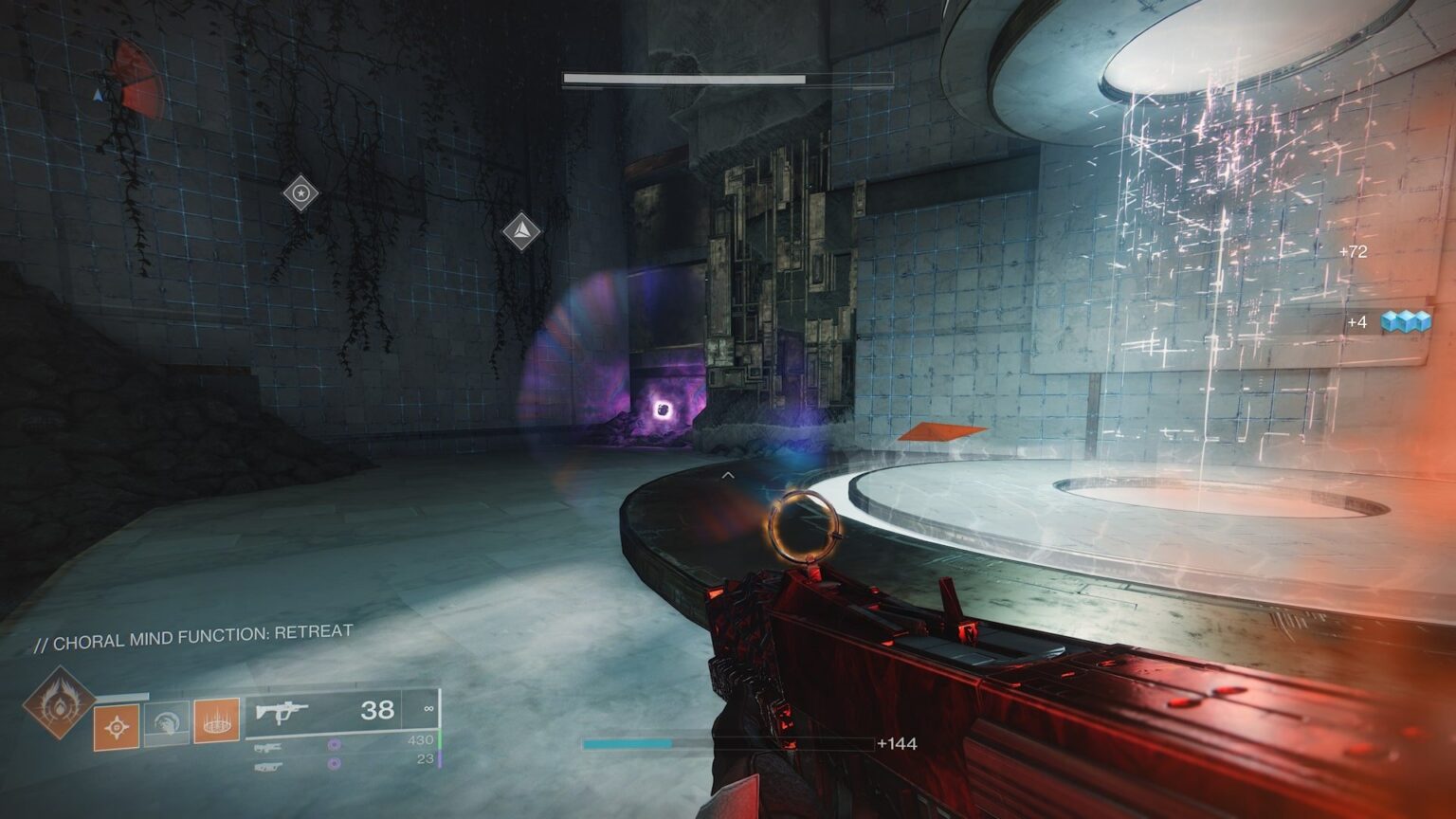Viewport: 1456px width, 819px height.
Task: Toggle the infinite primary ammo symbol
Action: [428, 710]
